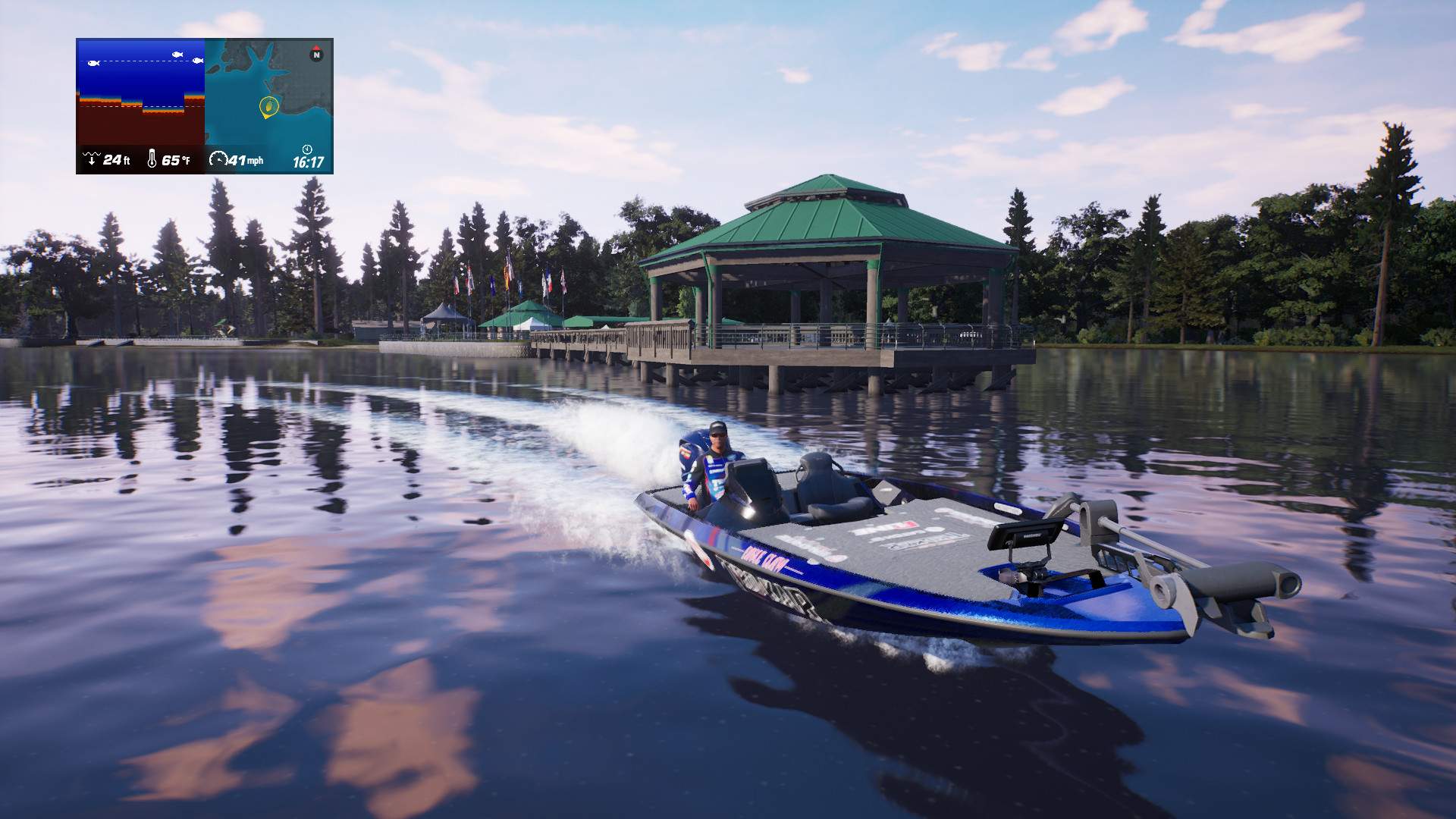
Task: Click the speedometer icon showing 41 mph
Action: click(219, 158)
